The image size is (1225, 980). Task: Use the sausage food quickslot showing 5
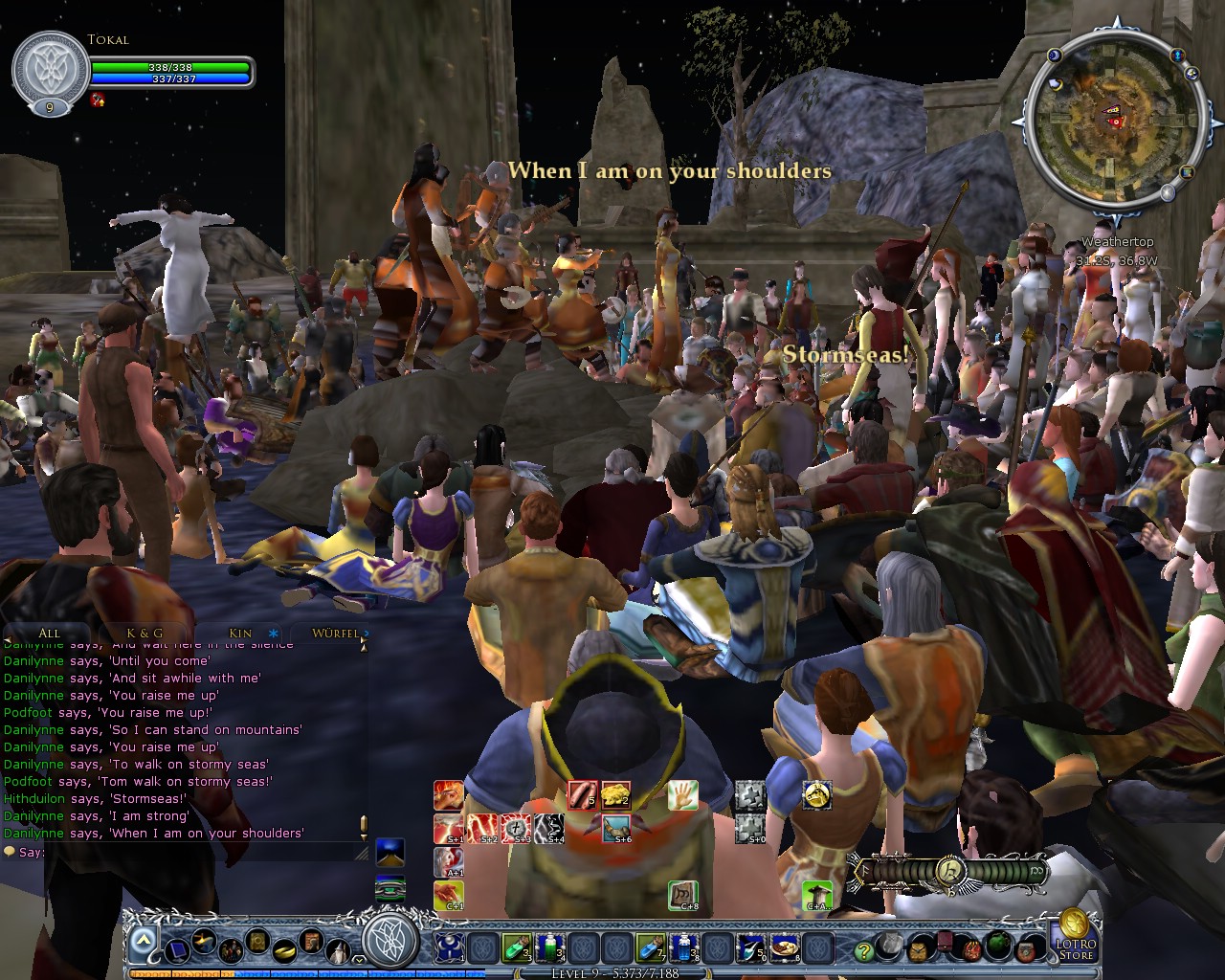pyautogui.click(x=582, y=794)
